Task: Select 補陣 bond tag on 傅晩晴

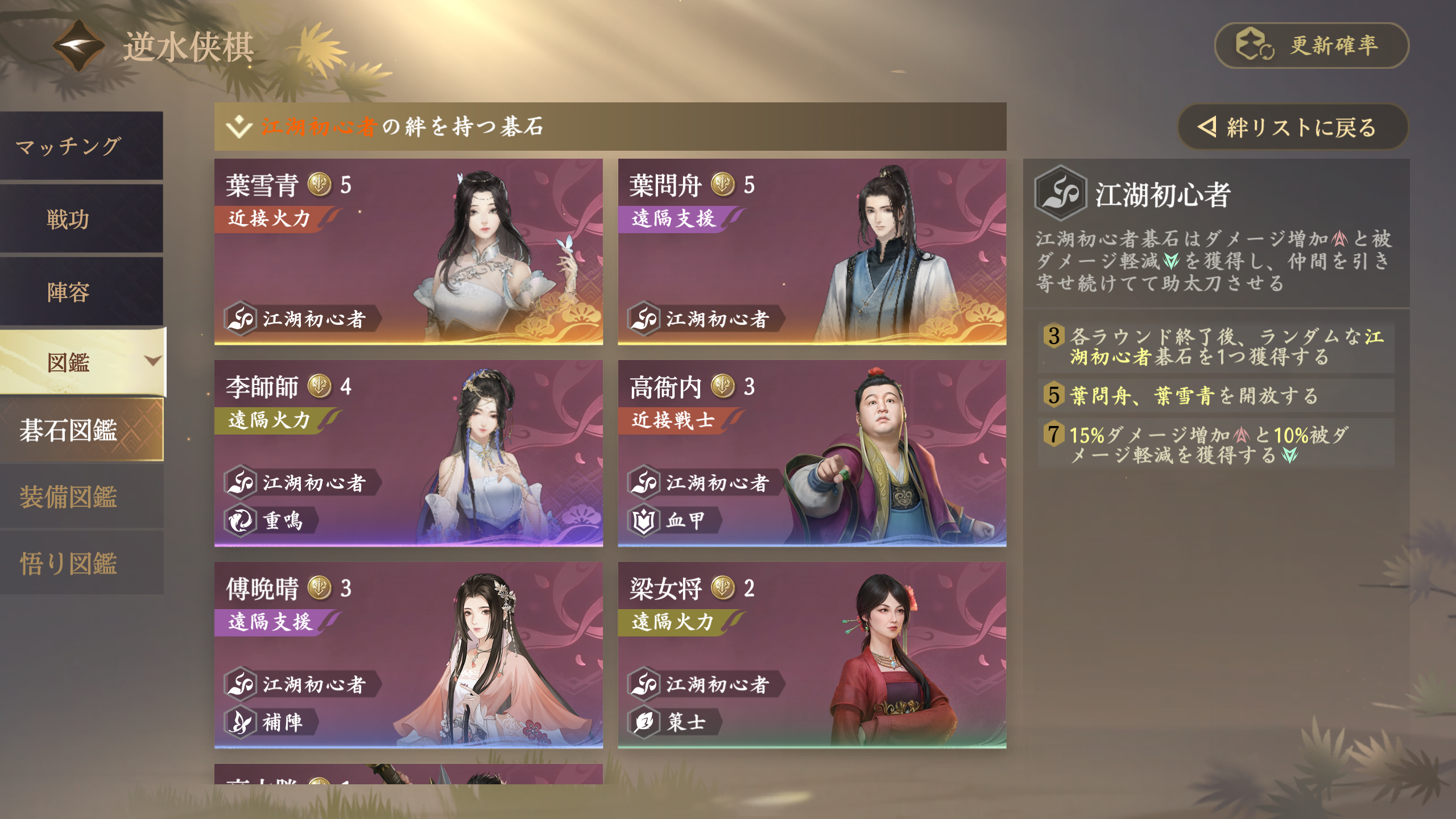Action: pos(271,722)
